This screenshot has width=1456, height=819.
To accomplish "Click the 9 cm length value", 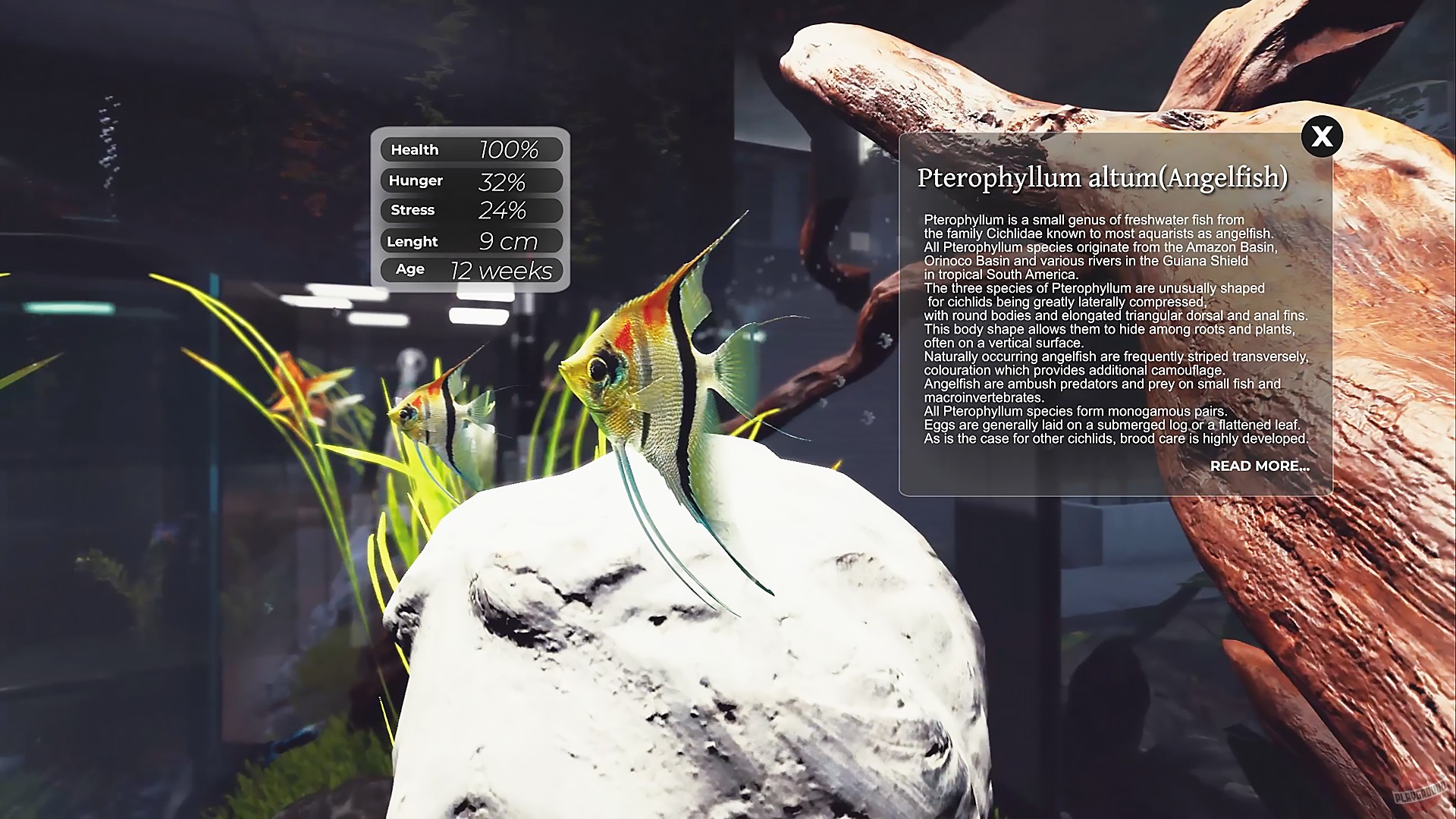I will click(x=510, y=240).
